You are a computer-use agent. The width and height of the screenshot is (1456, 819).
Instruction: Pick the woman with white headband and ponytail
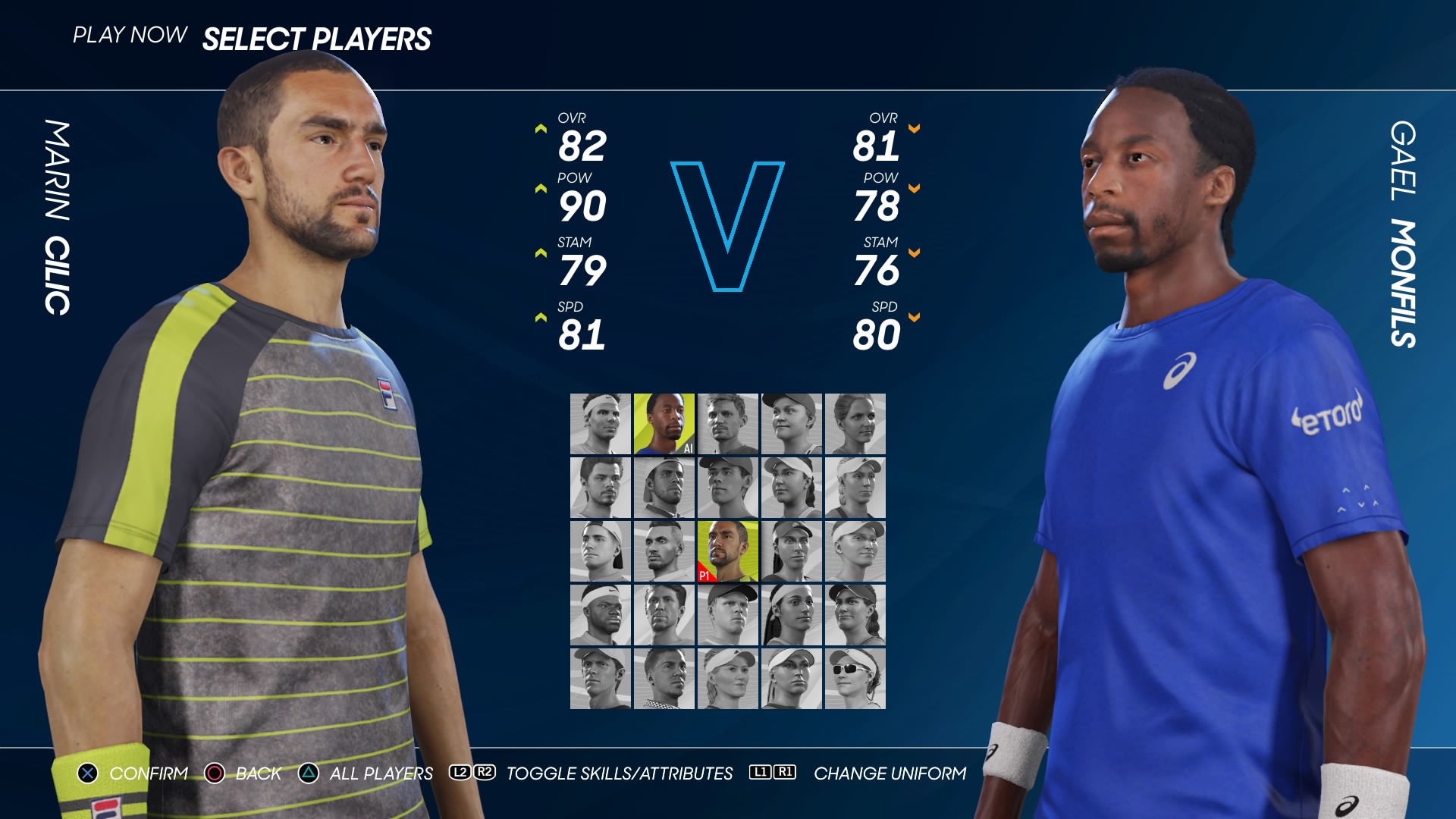point(791,615)
